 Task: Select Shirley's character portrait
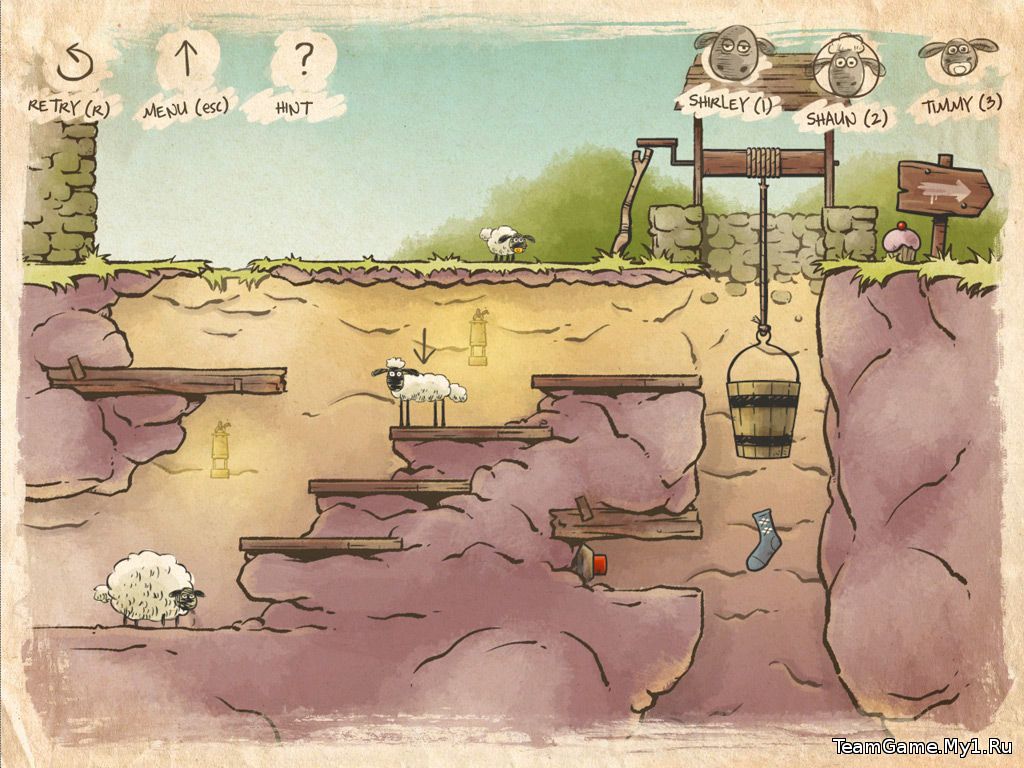pyautogui.click(x=730, y=58)
